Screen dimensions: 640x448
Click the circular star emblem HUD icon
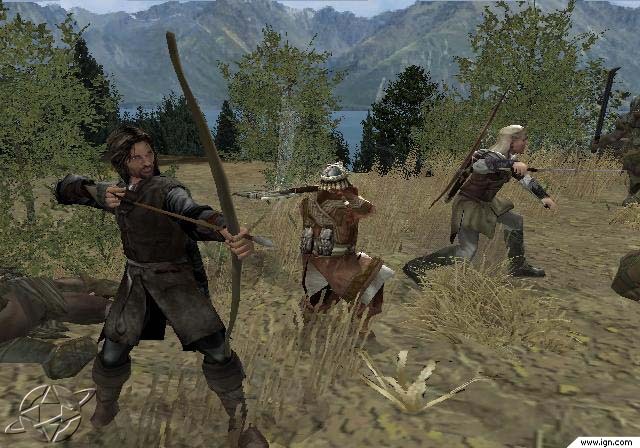(48, 412)
